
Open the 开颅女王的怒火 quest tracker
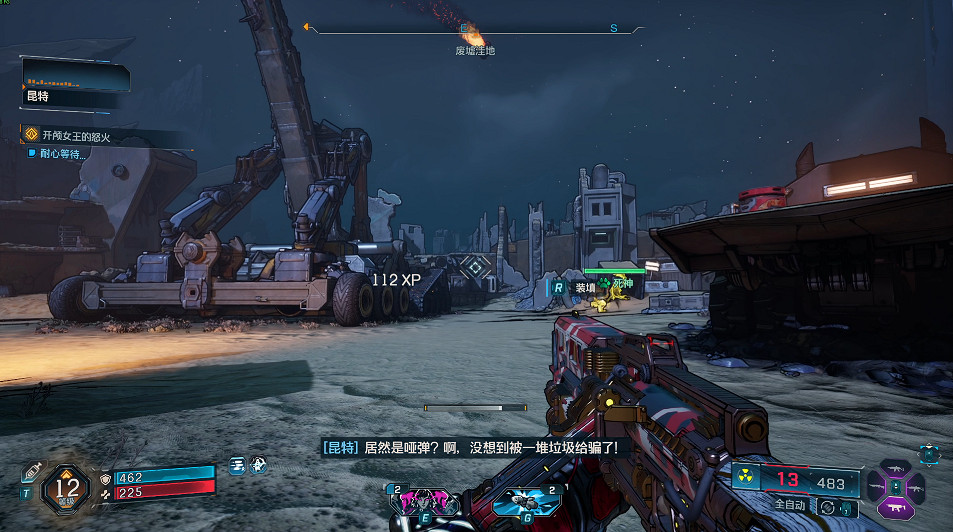point(85,134)
